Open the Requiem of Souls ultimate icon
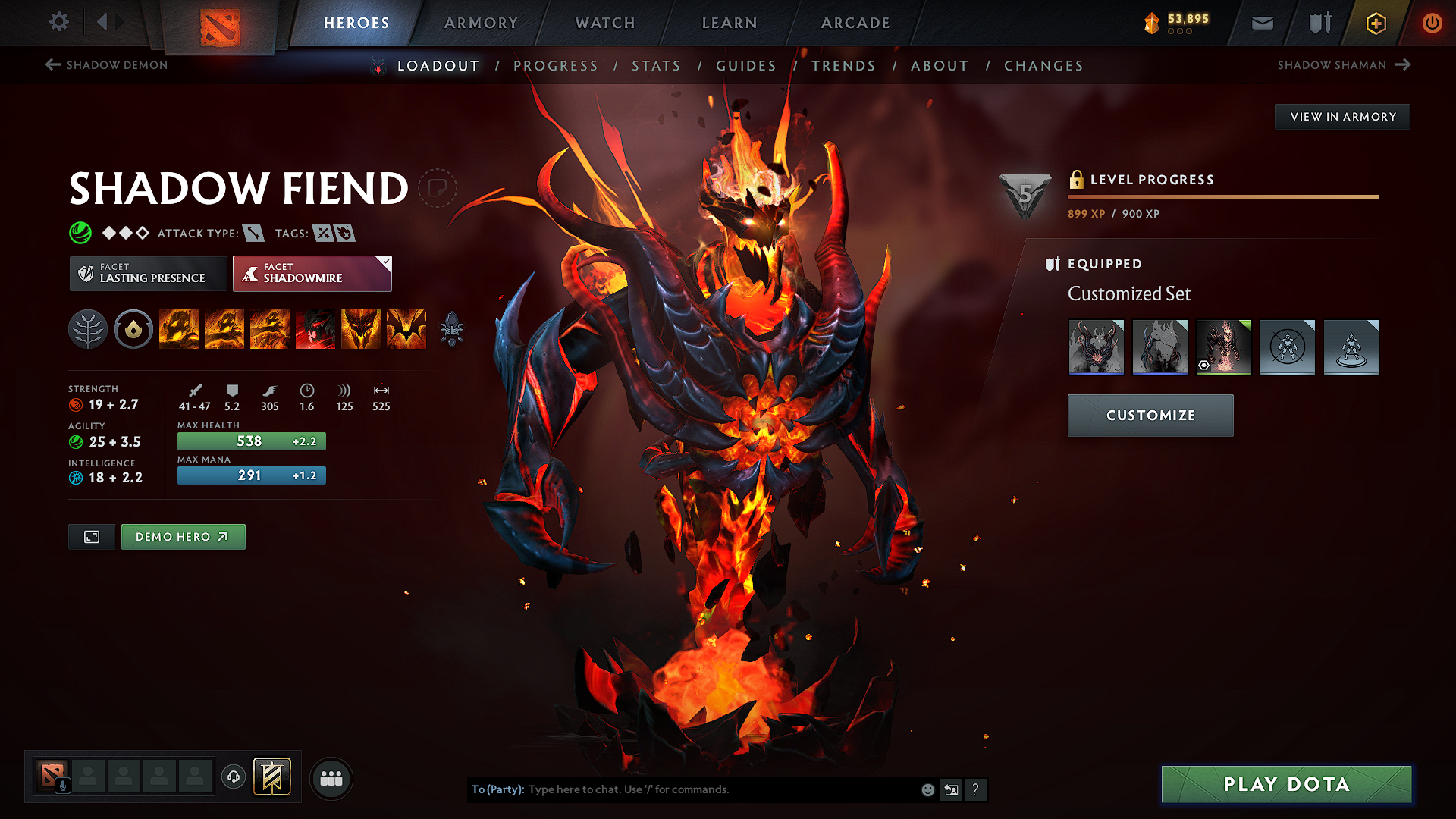 [x=406, y=329]
